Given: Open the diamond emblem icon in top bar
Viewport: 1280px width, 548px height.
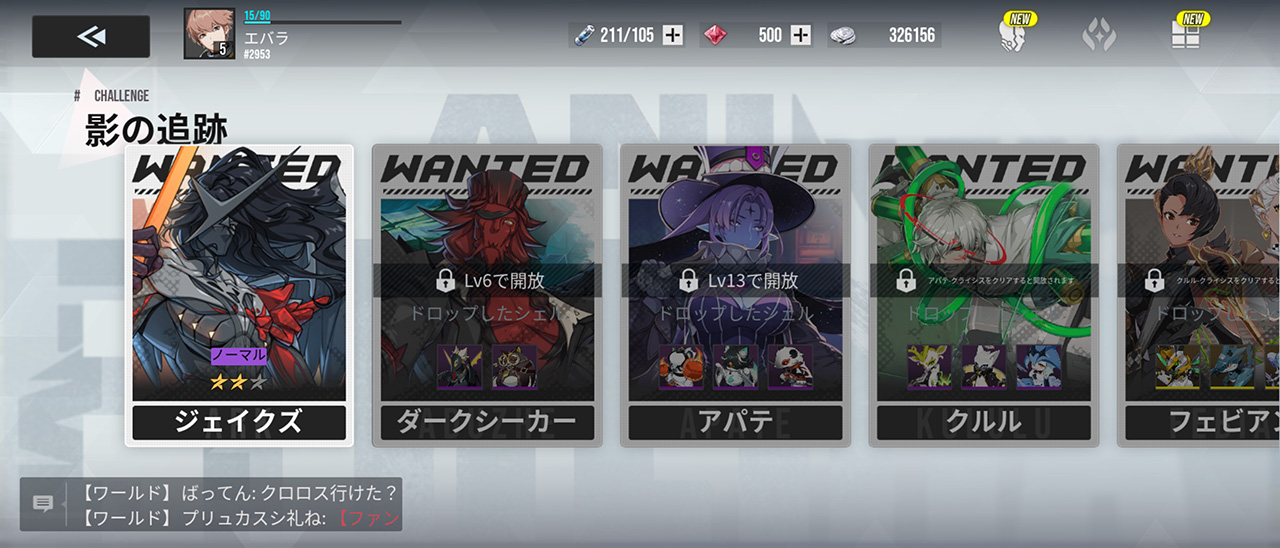Looking at the screenshot, I should [x=1098, y=36].
